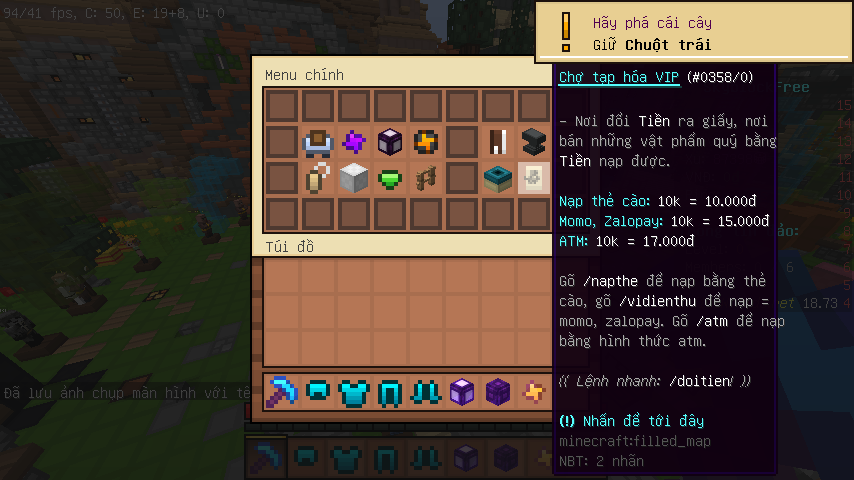
Task: Select the brown and white banner item
Action: 498,142
